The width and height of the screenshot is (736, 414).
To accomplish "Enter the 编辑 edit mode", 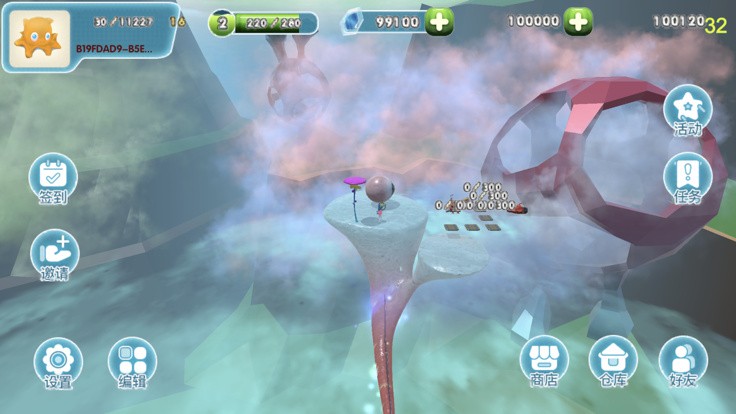I will coord(132,361).
